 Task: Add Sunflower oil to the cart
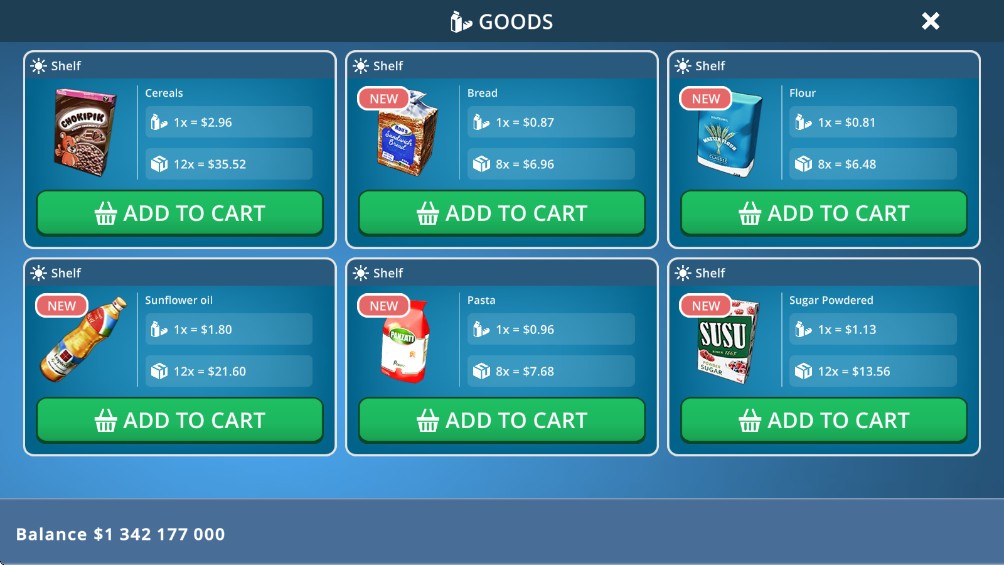pos(180,420)
